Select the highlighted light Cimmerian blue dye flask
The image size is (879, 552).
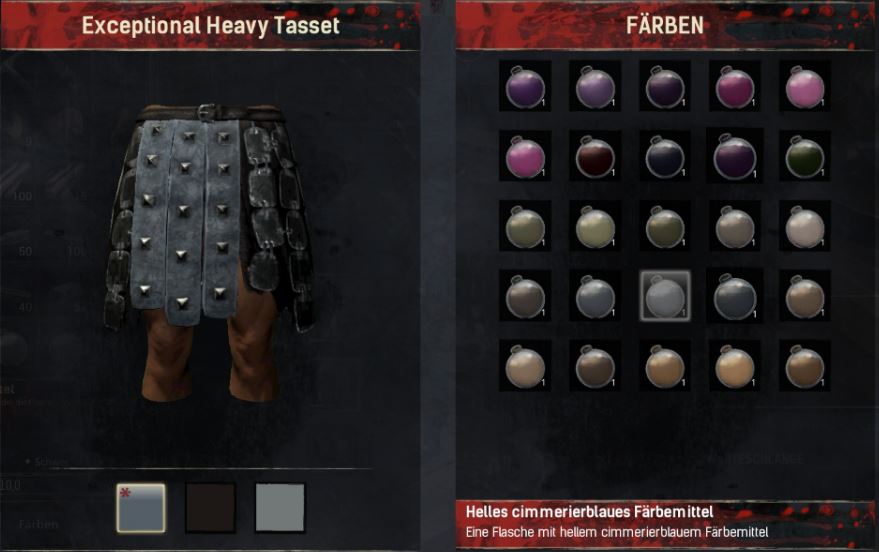click(664, 296)
